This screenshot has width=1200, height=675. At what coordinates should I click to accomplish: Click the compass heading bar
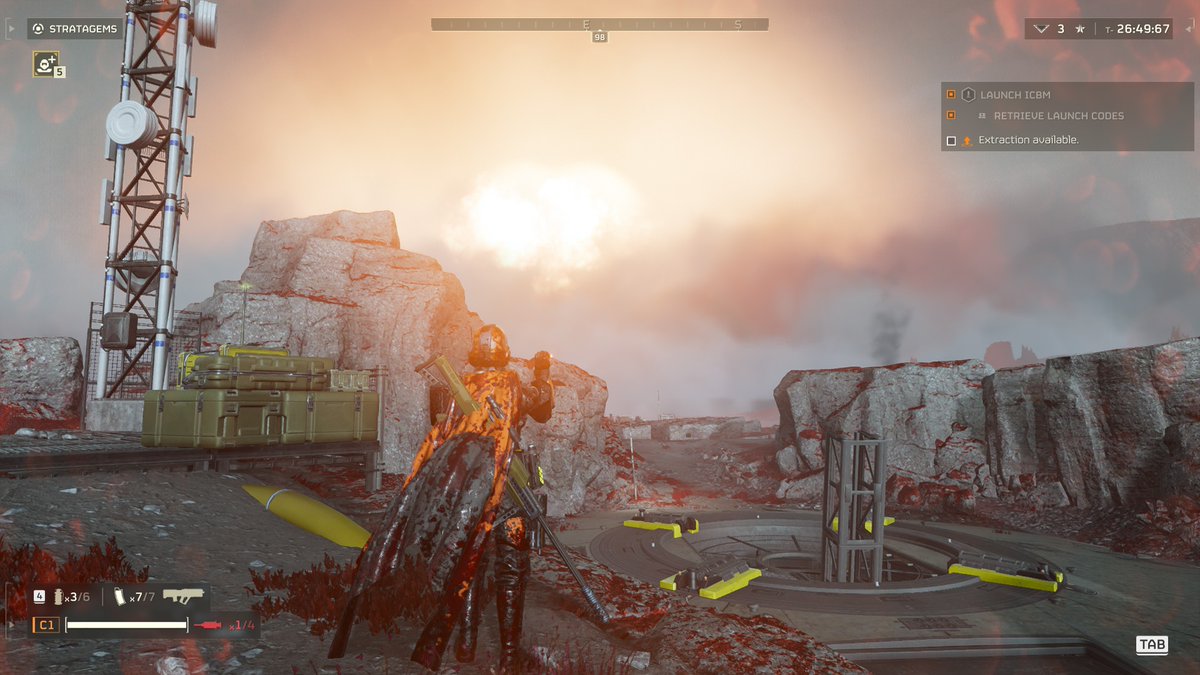click(600, 24)
